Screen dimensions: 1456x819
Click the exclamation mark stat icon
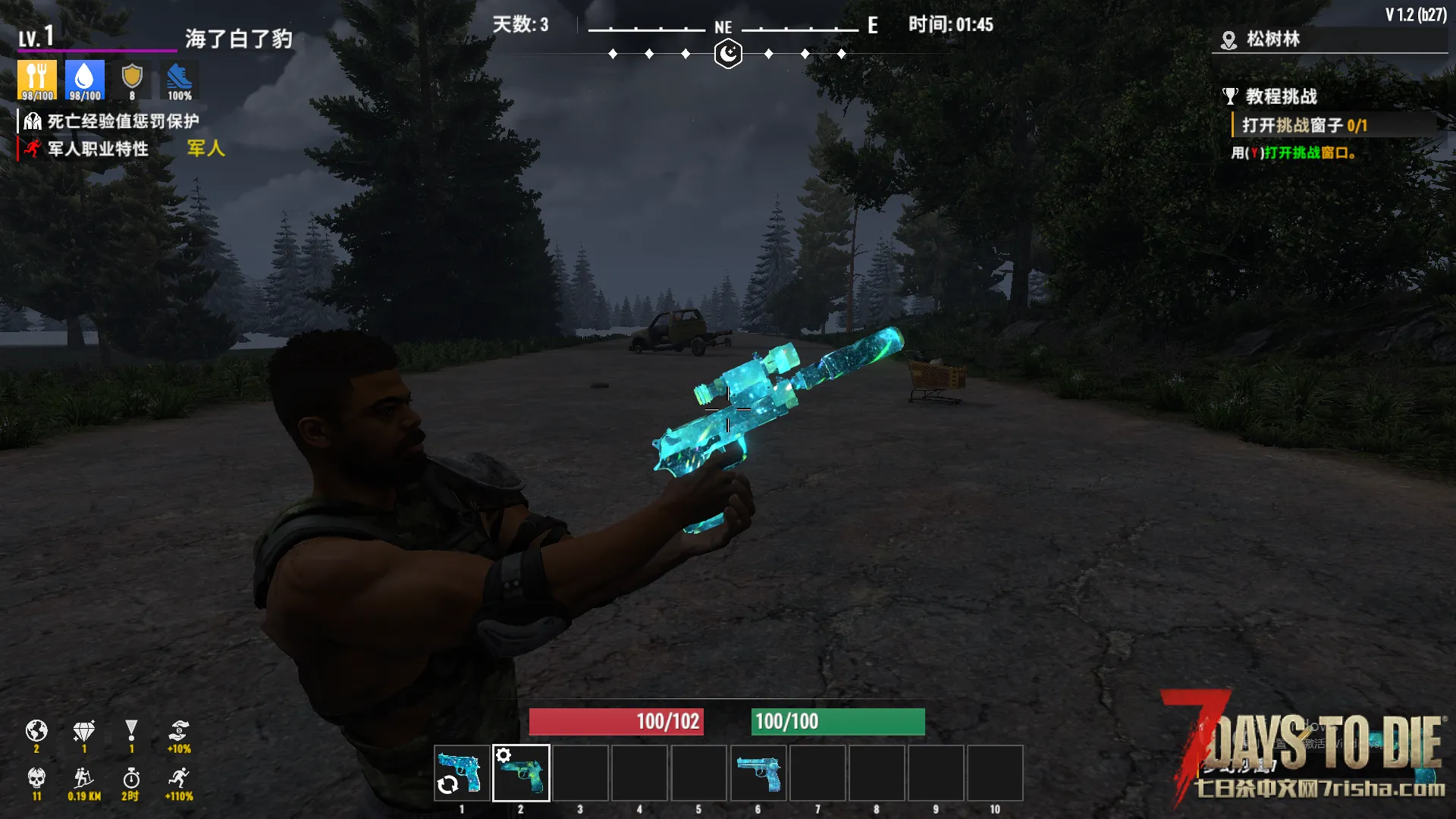pos(131,732)
